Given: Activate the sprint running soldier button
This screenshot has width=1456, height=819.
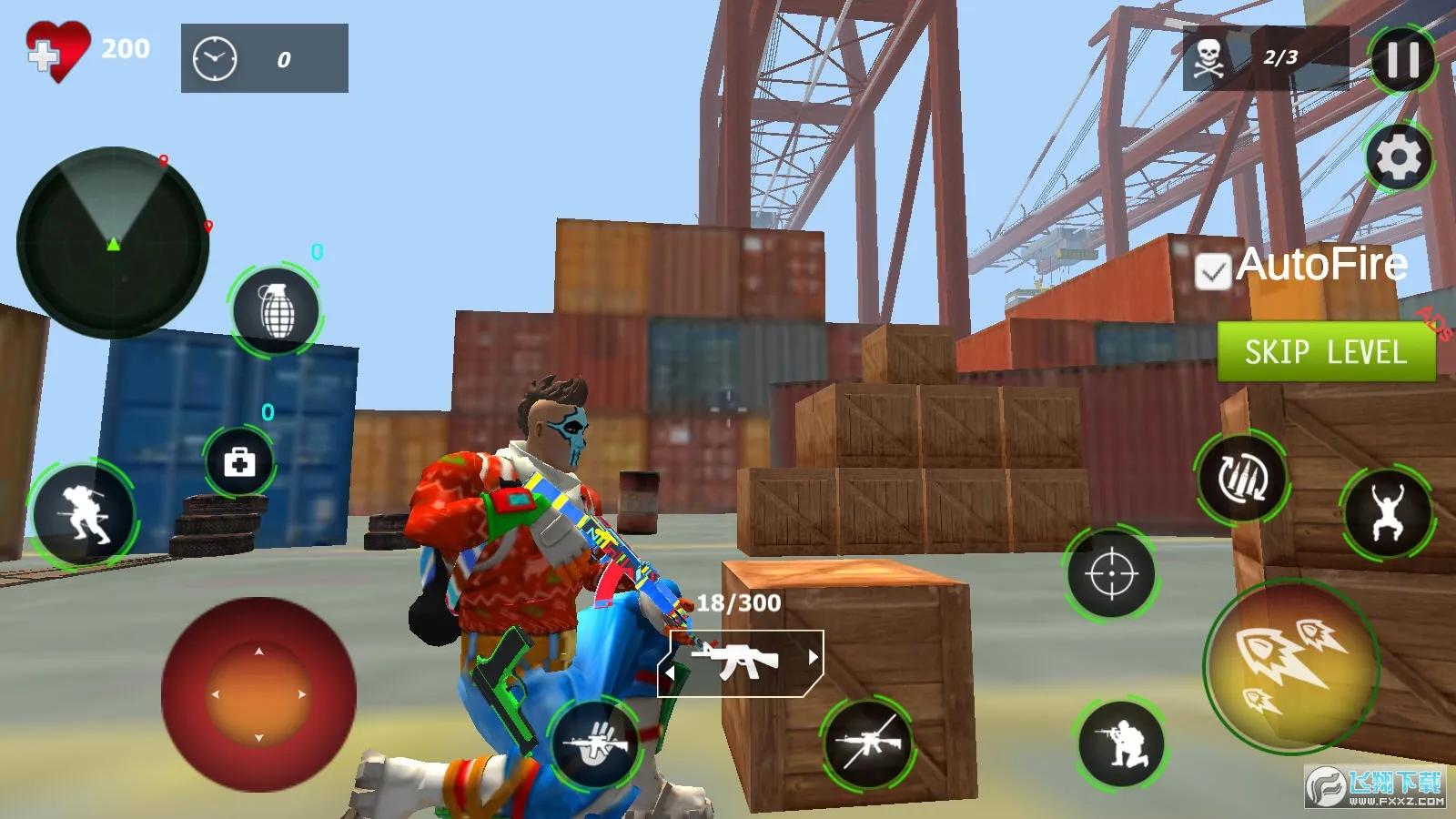Looking at the screenshot, I should point(83,515).
